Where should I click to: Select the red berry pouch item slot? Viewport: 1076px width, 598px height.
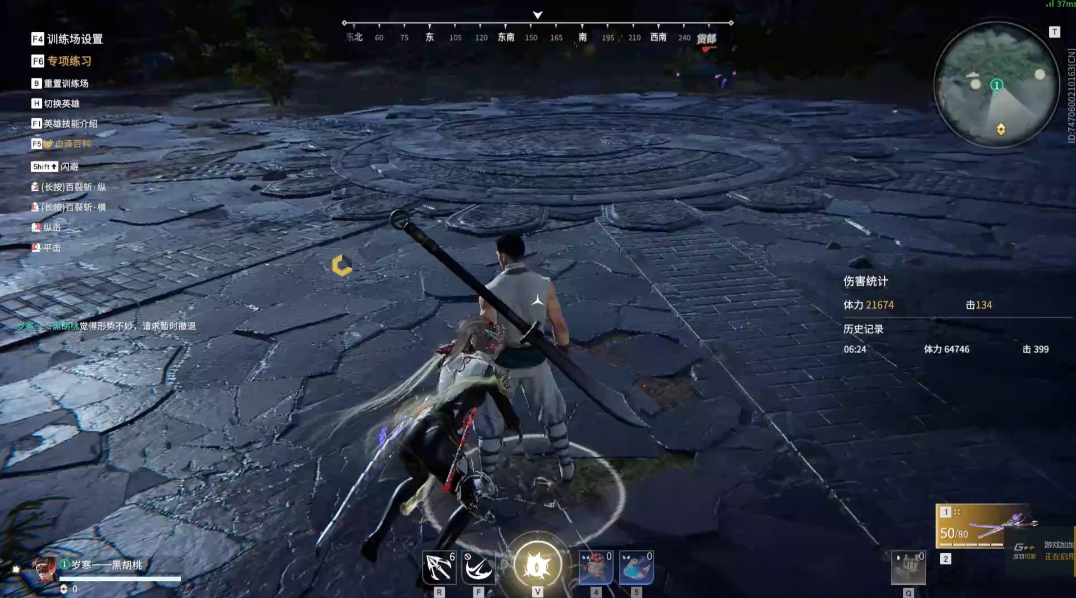[x=596, y=567]
